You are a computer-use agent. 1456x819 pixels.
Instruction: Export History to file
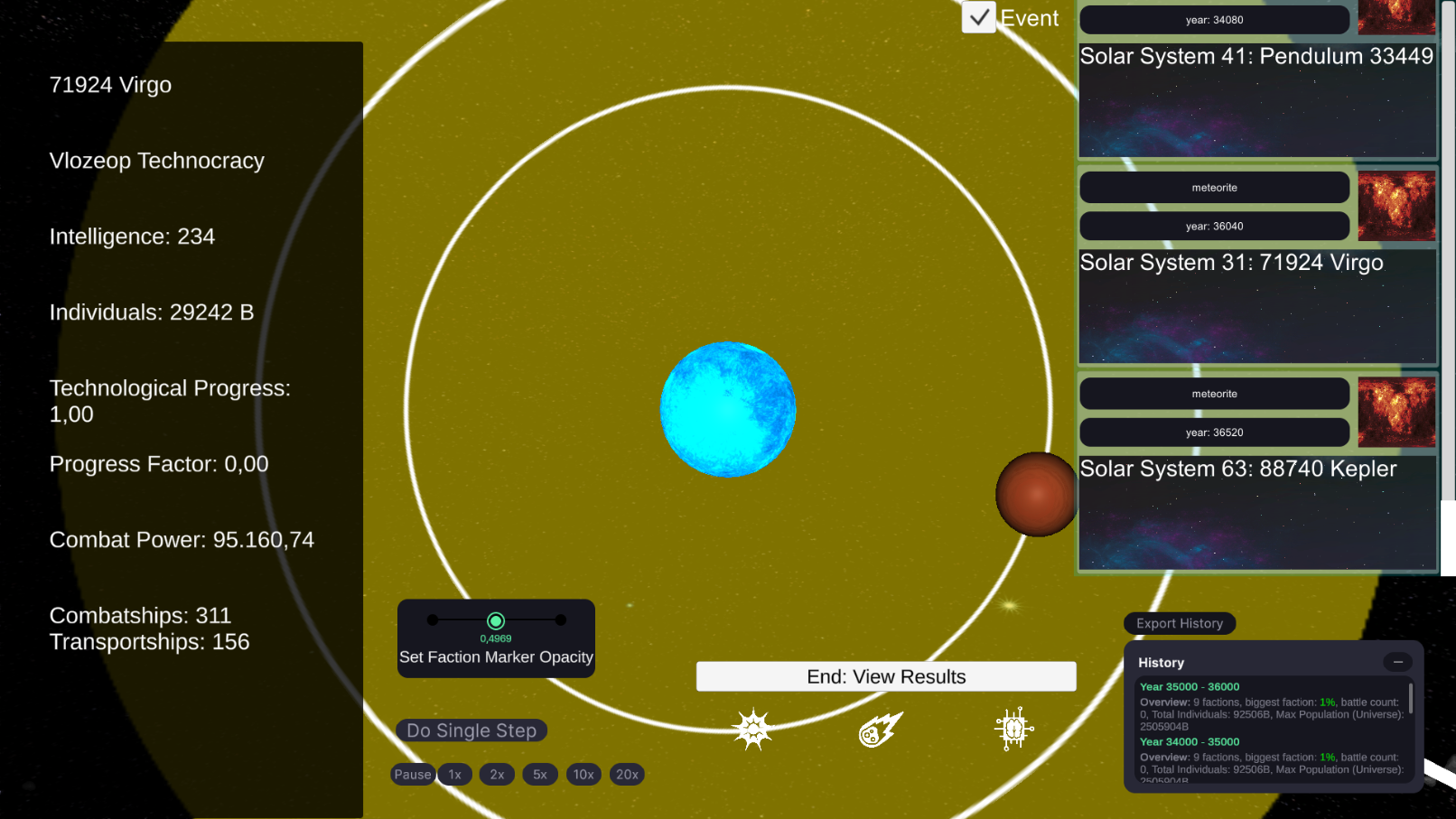point(1180,623)
